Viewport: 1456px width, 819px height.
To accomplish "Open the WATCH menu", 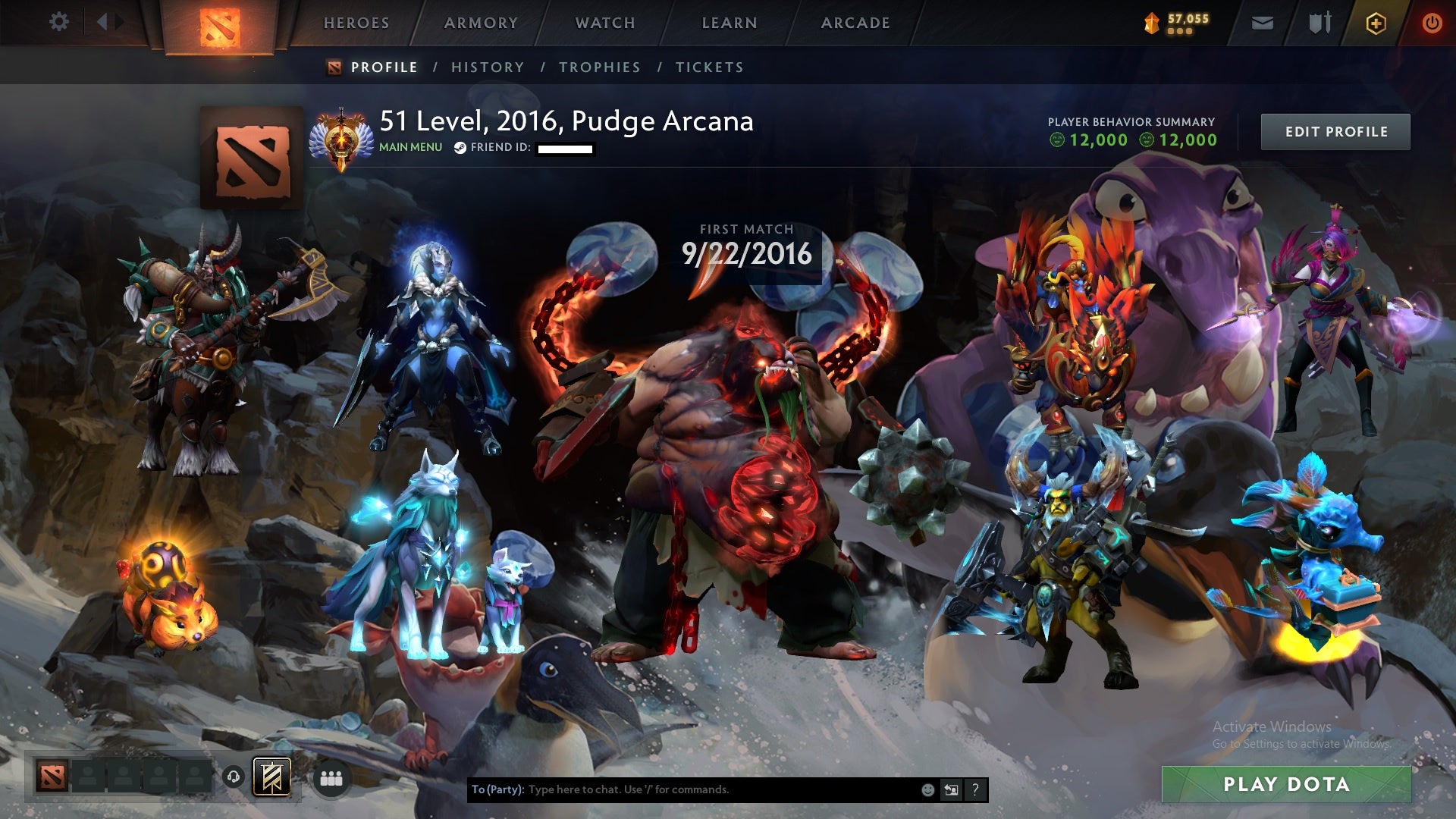I will click(x=605, y=22).
